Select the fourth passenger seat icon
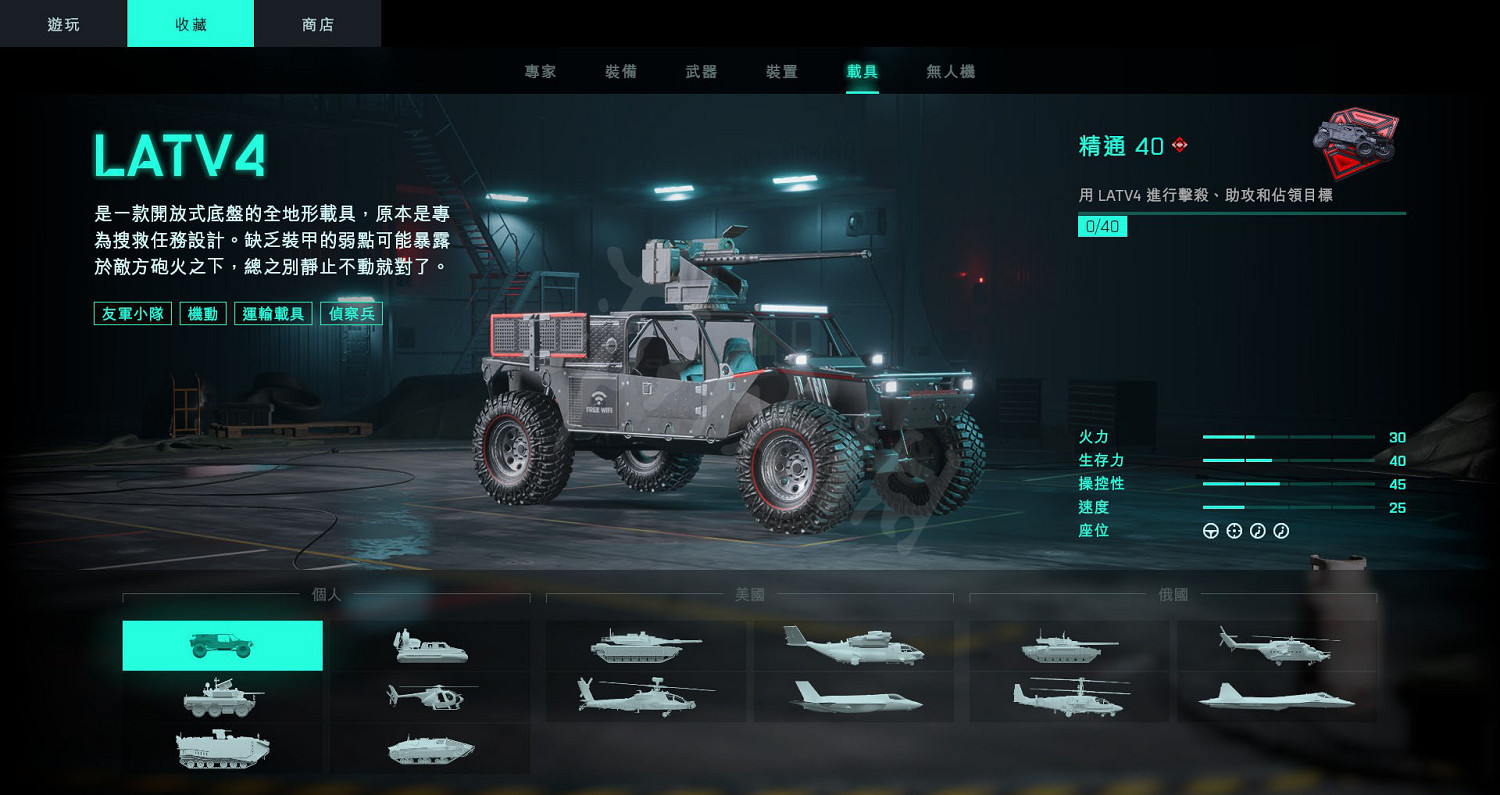 pos(1280,531)
